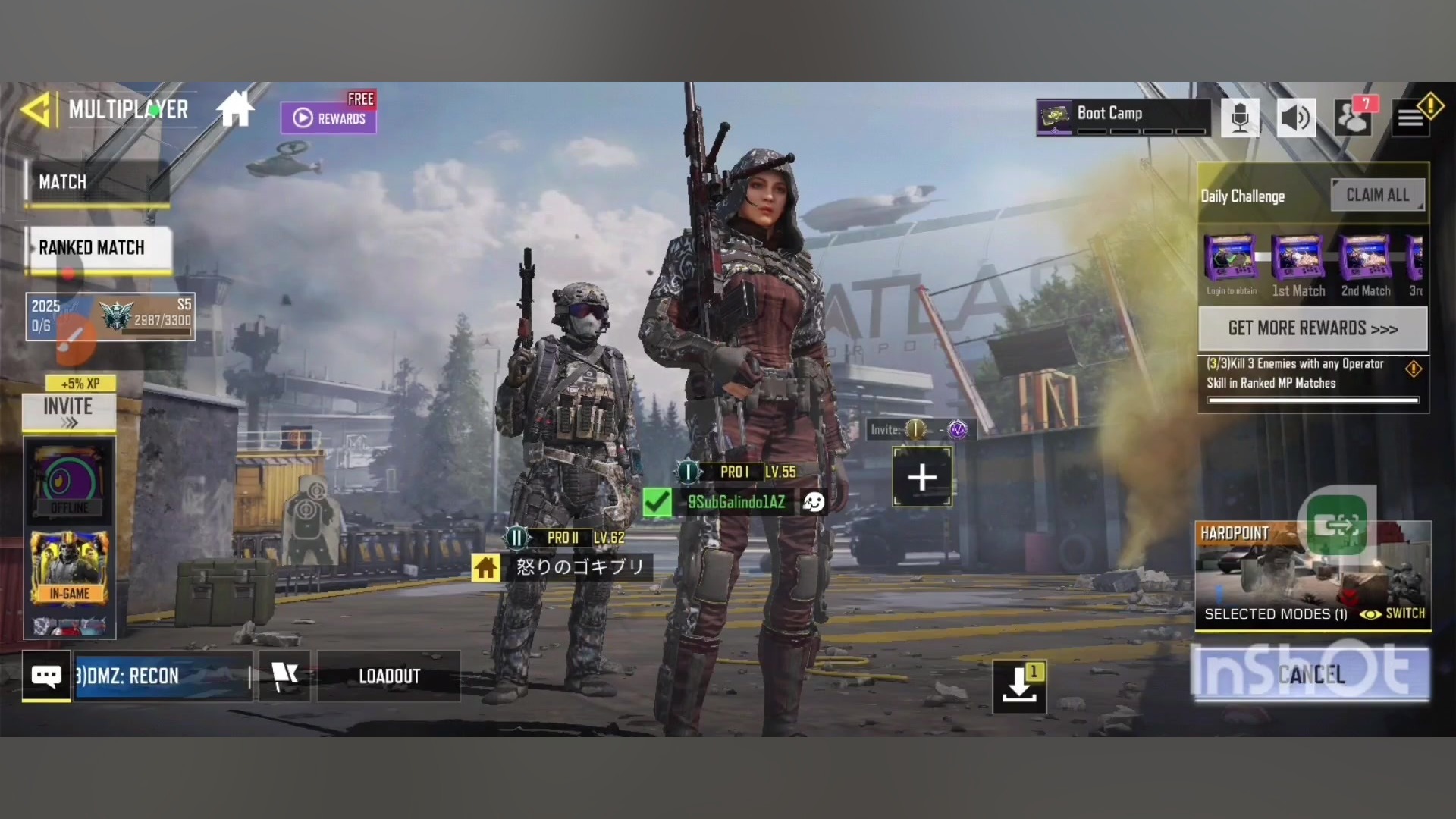Open Free Rewards video button
The height and width of the screenshot is (819, 1456).
[328, 118]
